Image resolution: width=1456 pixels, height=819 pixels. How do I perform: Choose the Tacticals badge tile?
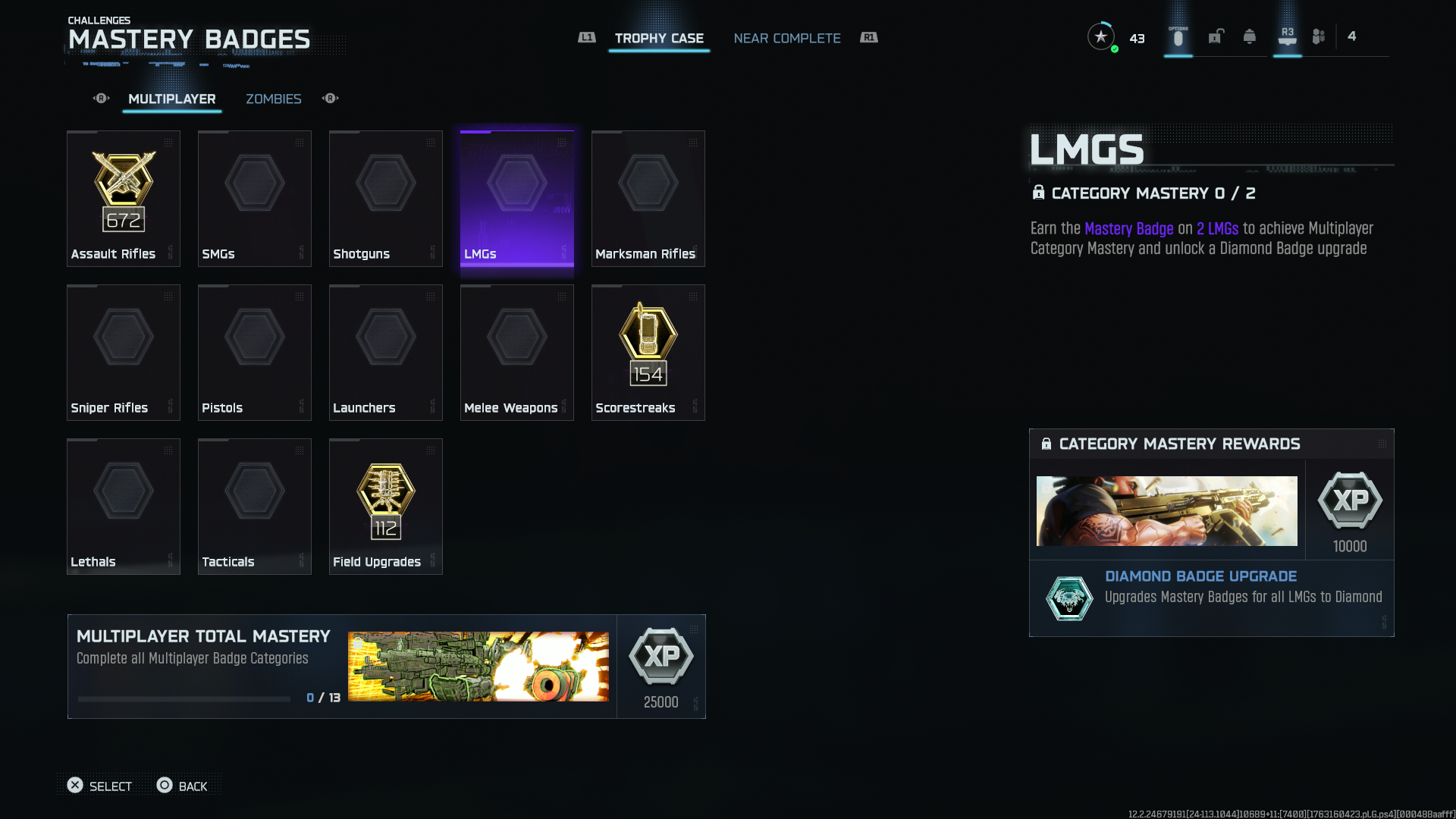255,507
